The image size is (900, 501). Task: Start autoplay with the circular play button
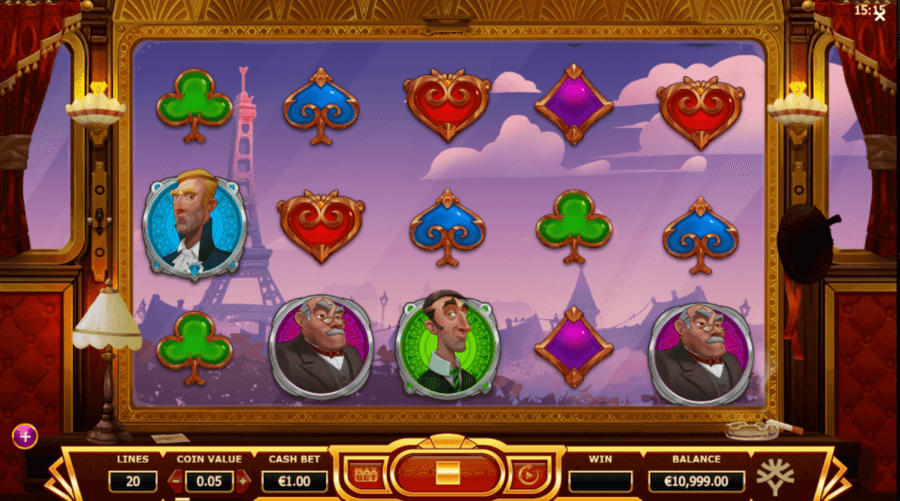(525, 472)
